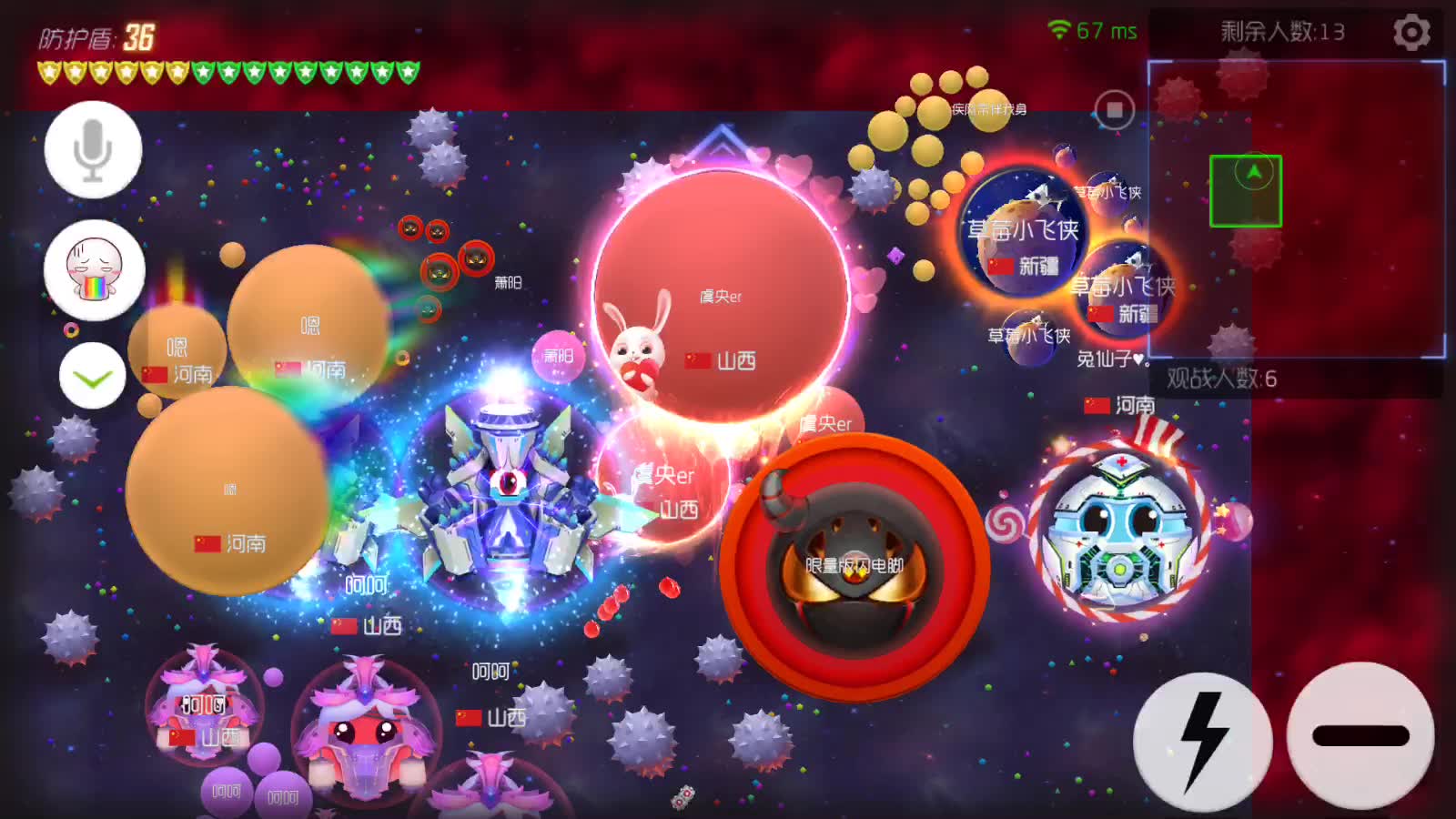Viewport: 1456px width, 819px height.
Task: Activate the lightning bolt split button
Action: [1202, 740]
